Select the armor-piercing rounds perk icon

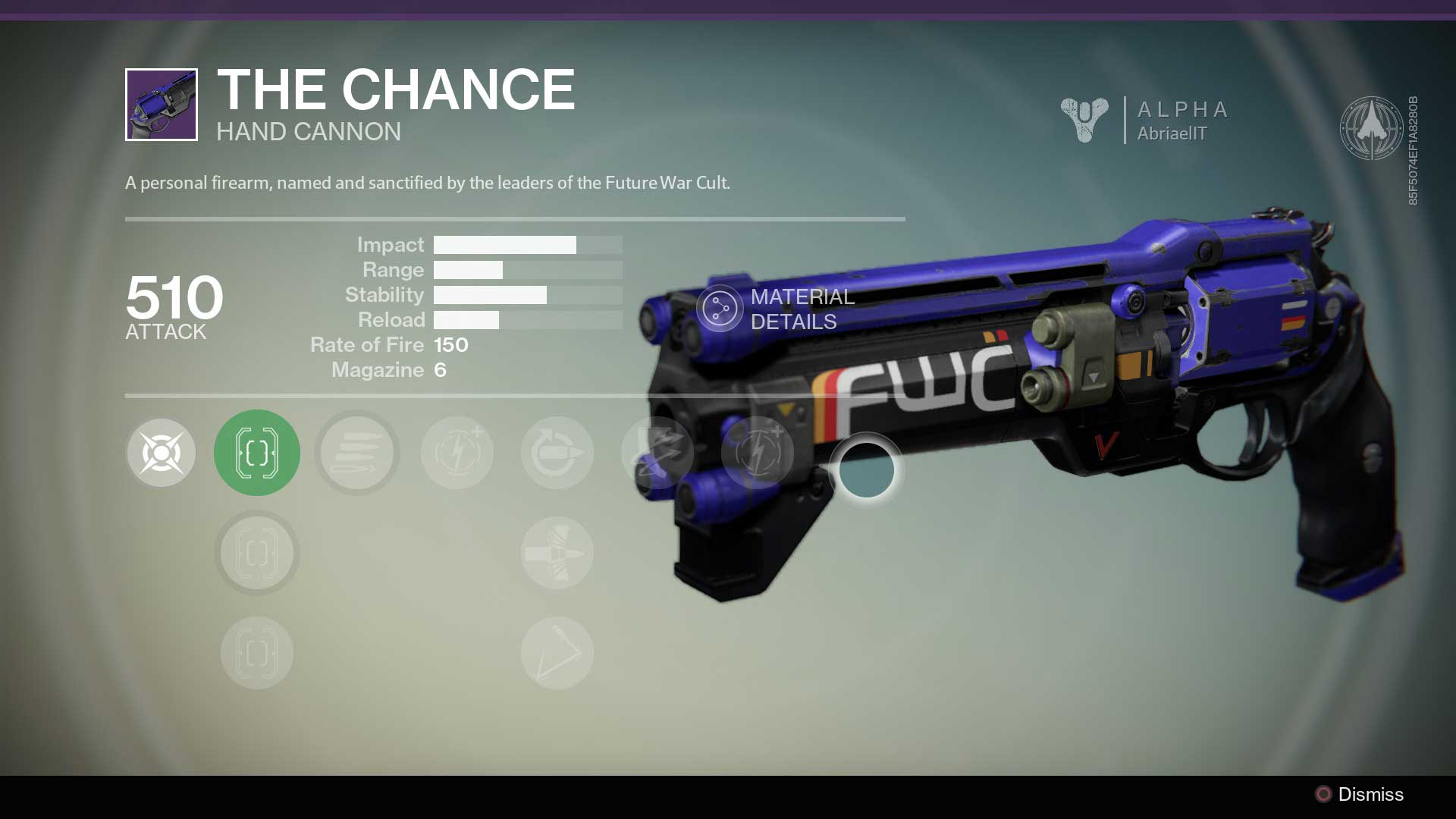click(x=557, y=553)
